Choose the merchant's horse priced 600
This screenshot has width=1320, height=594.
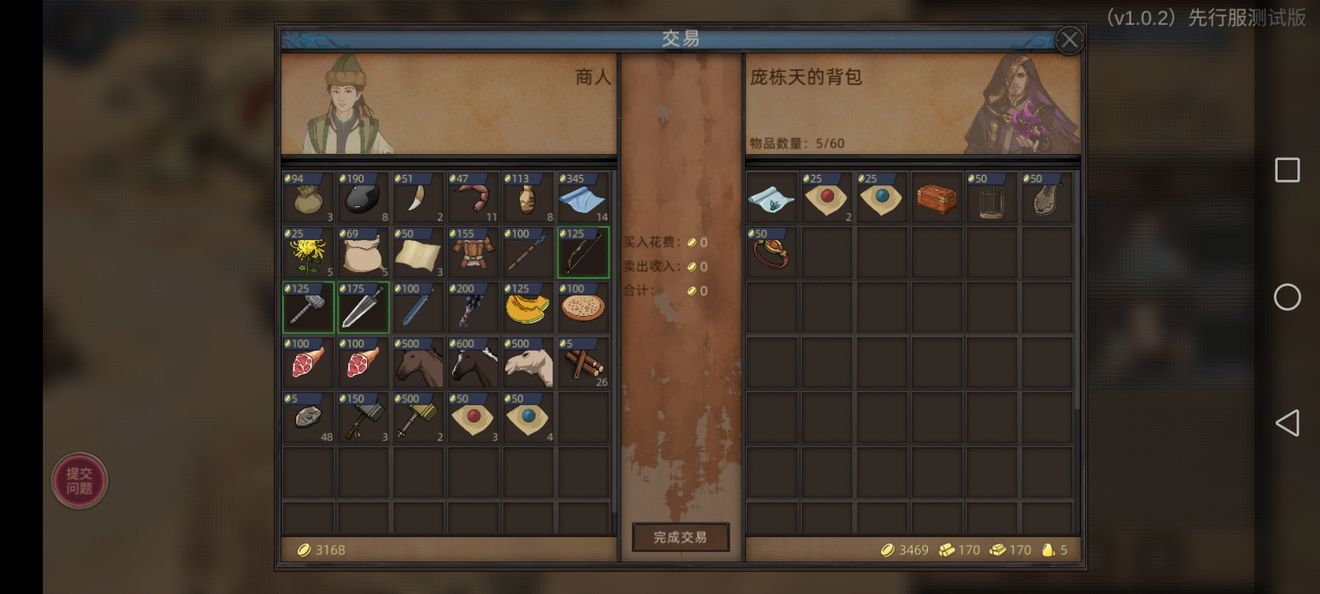(x=473, y=363)
